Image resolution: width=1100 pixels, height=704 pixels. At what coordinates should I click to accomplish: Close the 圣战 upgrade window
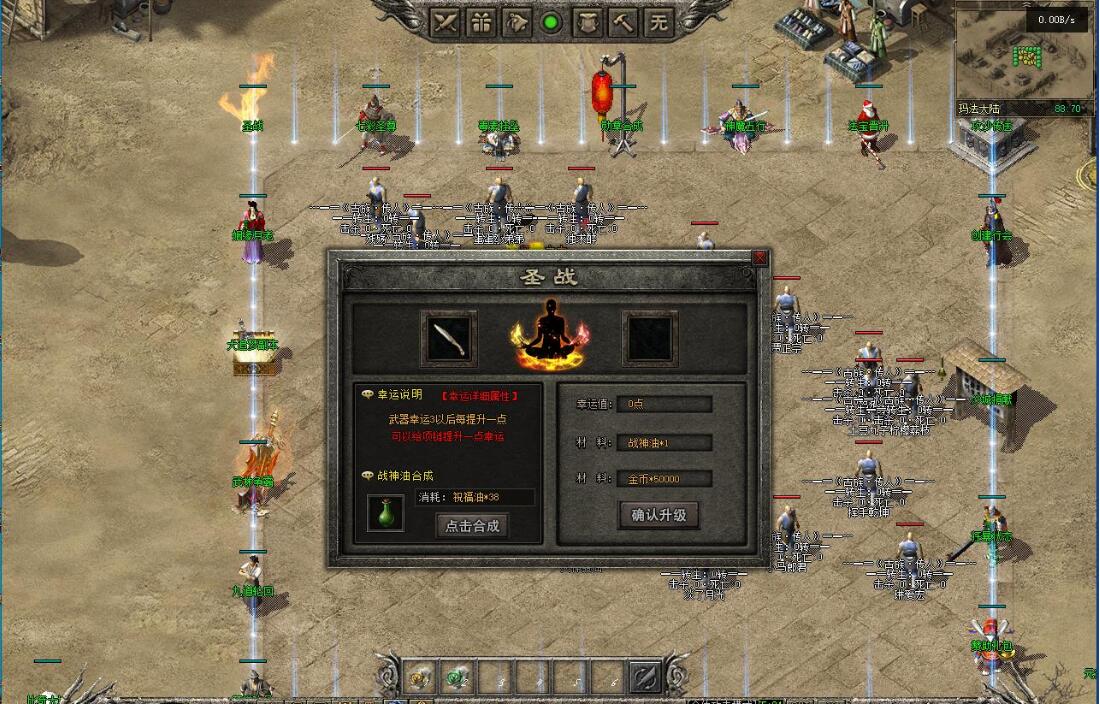[x=759, y=258]
